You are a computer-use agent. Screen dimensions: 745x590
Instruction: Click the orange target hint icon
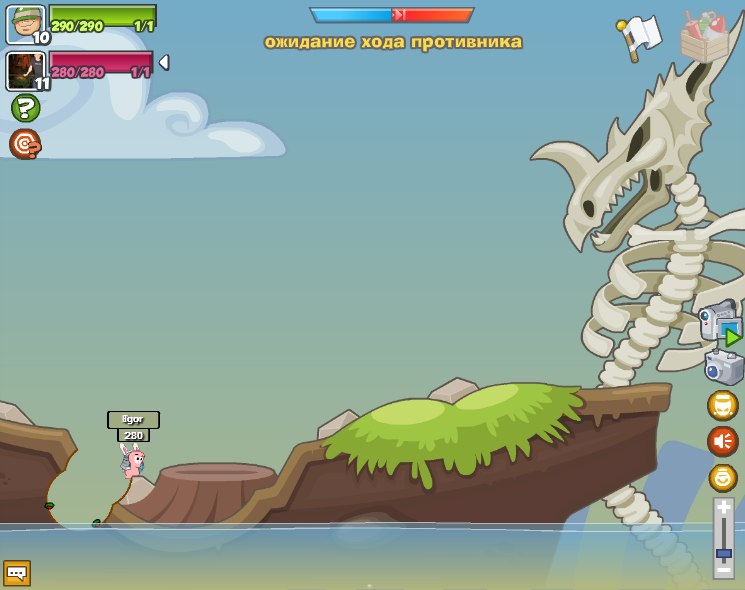(25, 145)
